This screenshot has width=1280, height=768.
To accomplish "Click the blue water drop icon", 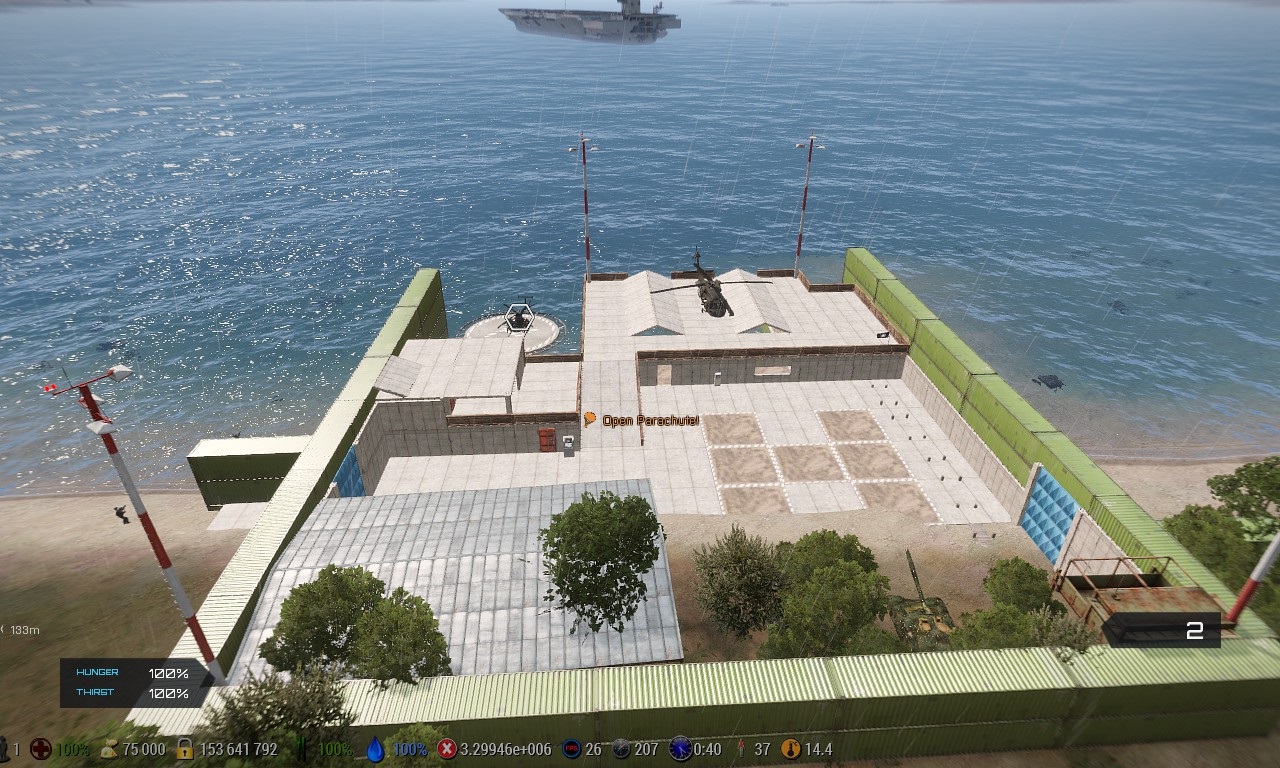I will click(375, 749).
